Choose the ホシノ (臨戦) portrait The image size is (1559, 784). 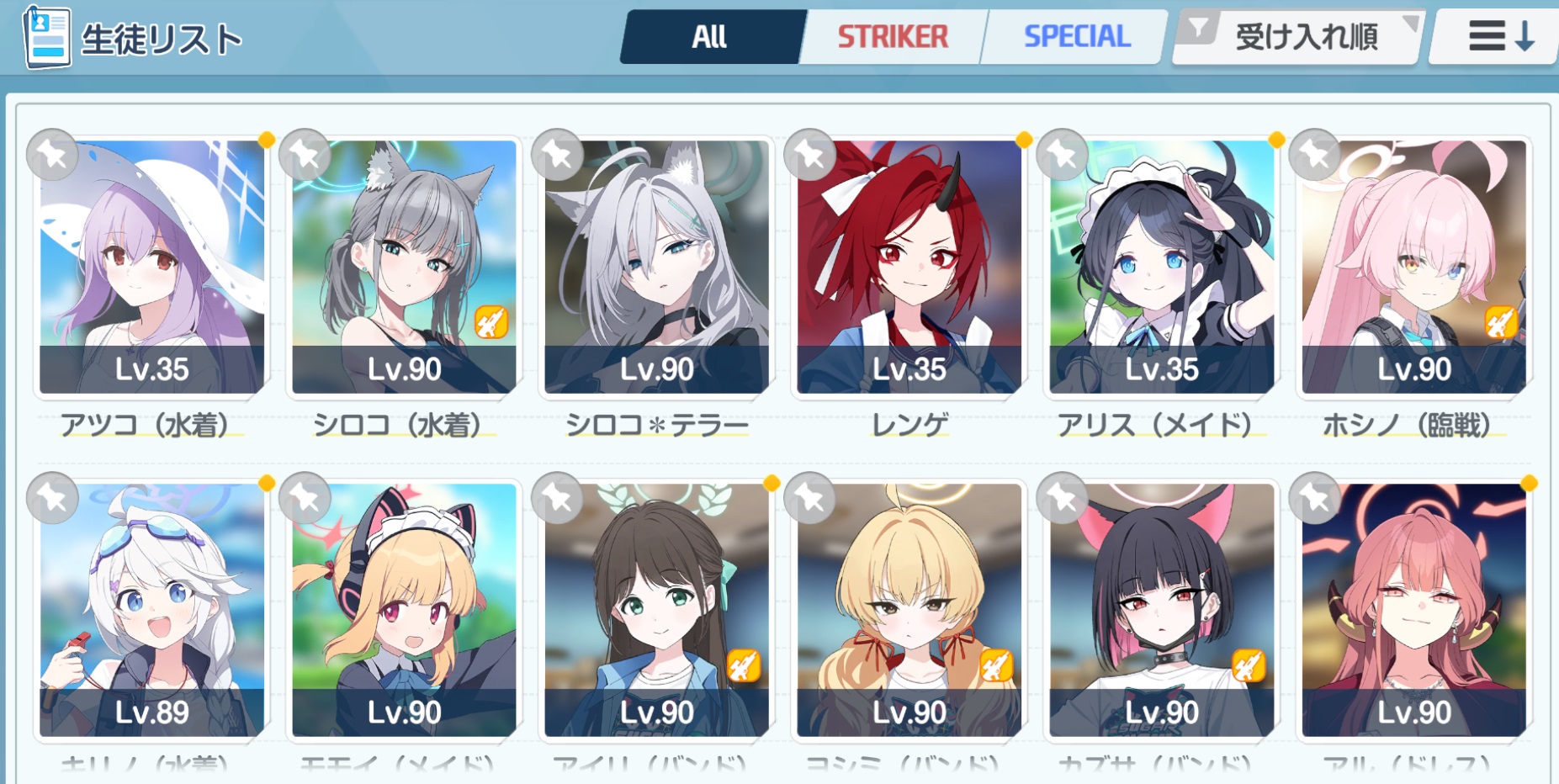click(x=1414, y=267)
